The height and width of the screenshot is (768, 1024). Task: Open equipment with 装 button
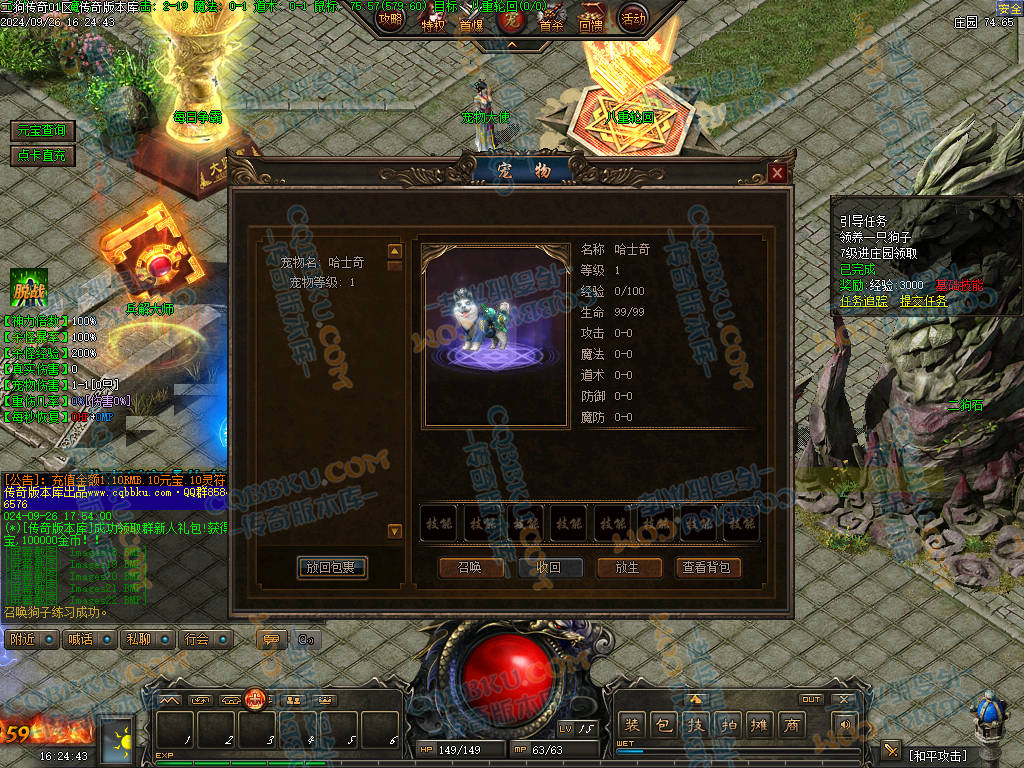[632, 725]
